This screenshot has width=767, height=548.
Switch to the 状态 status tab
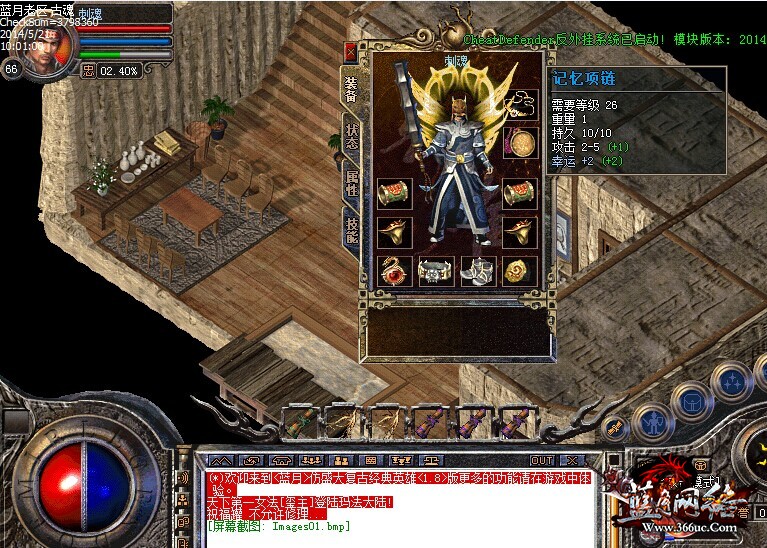click(x=352, y=135)
